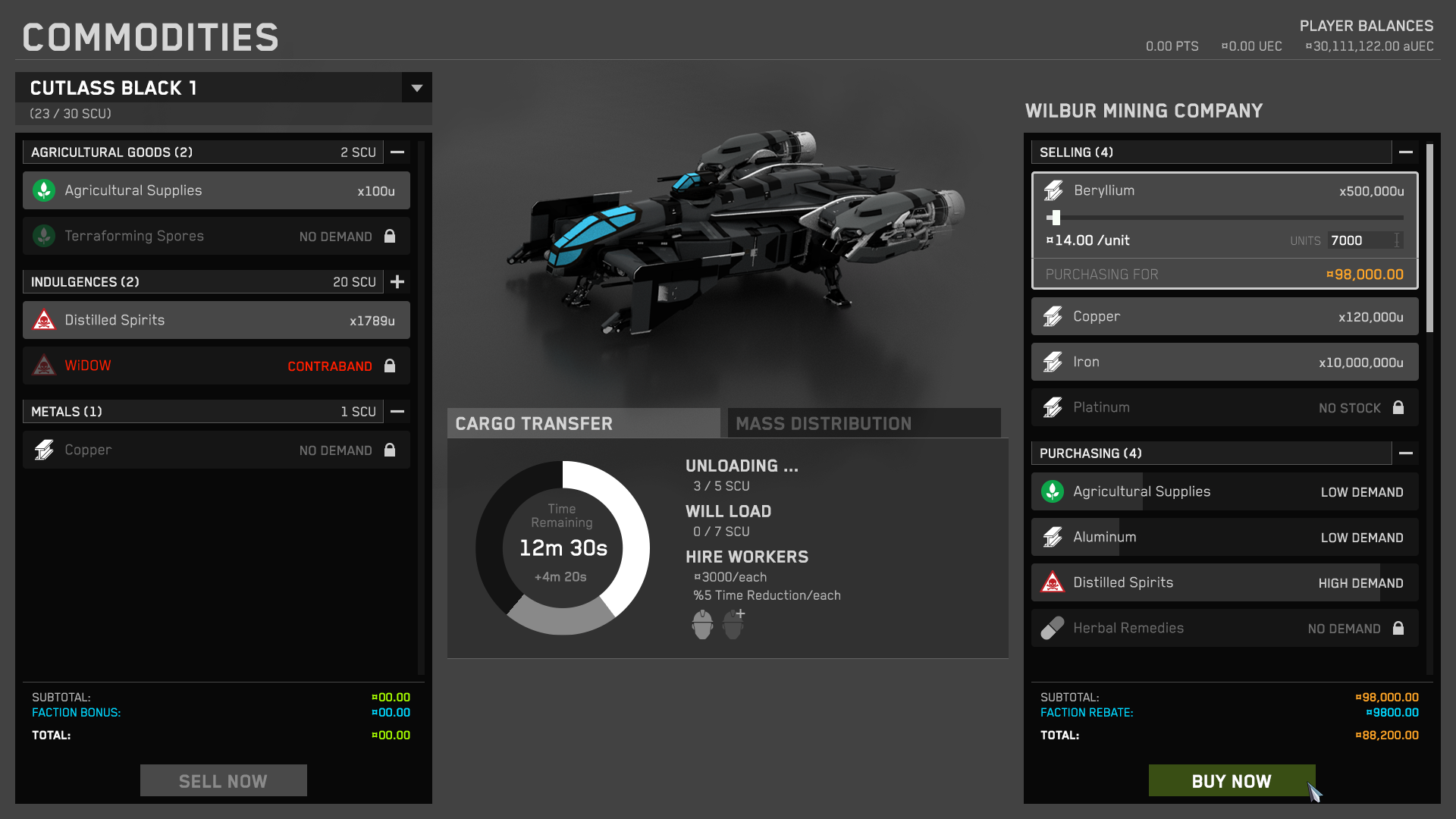Screen dimensions: 1456x819
Task: Click the Beryllium quantity slider handle
Action: pyautogui.click(x=1055, y=218)
